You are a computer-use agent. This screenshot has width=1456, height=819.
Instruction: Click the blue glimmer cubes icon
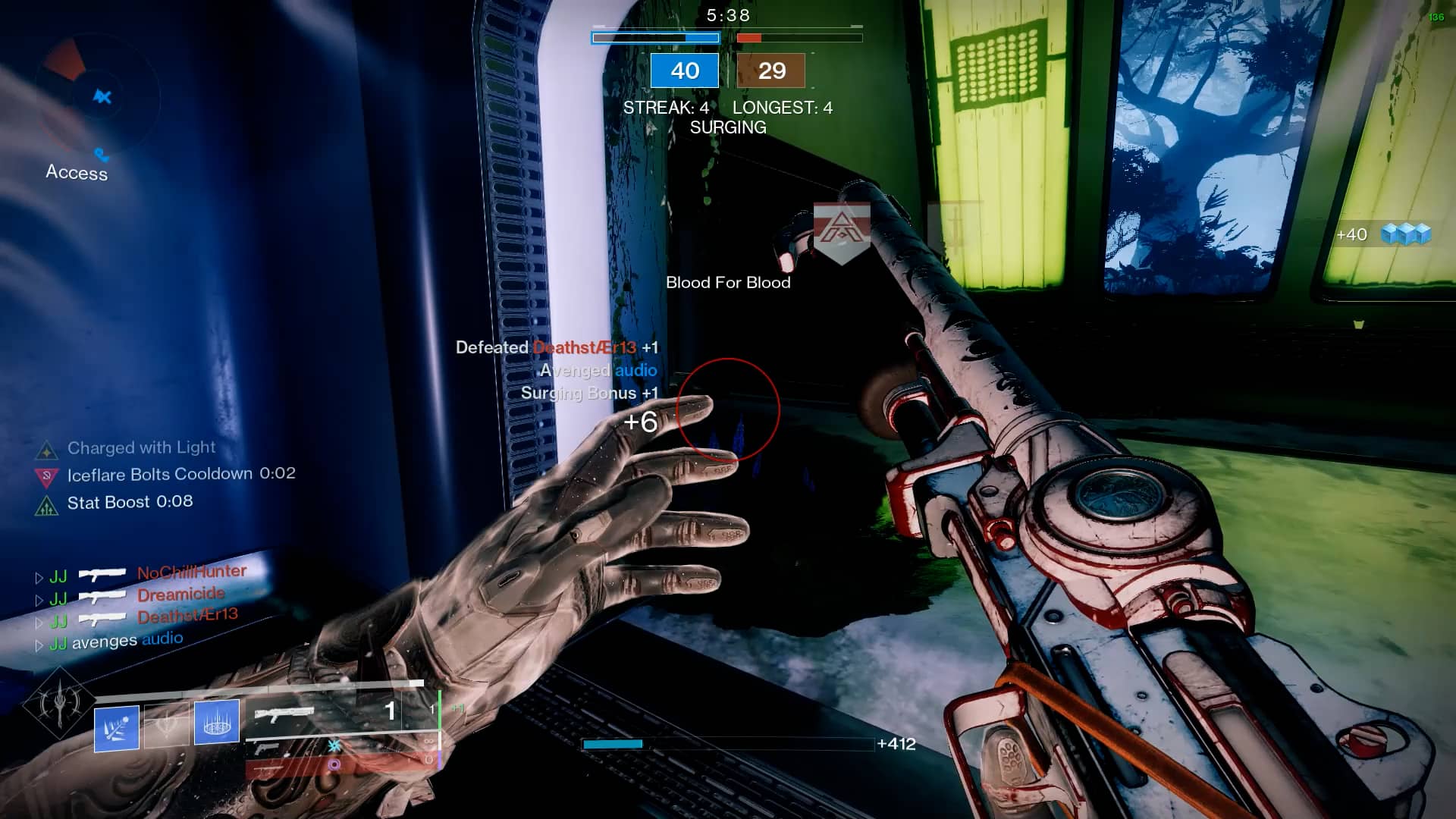(x=1405, y=234)
